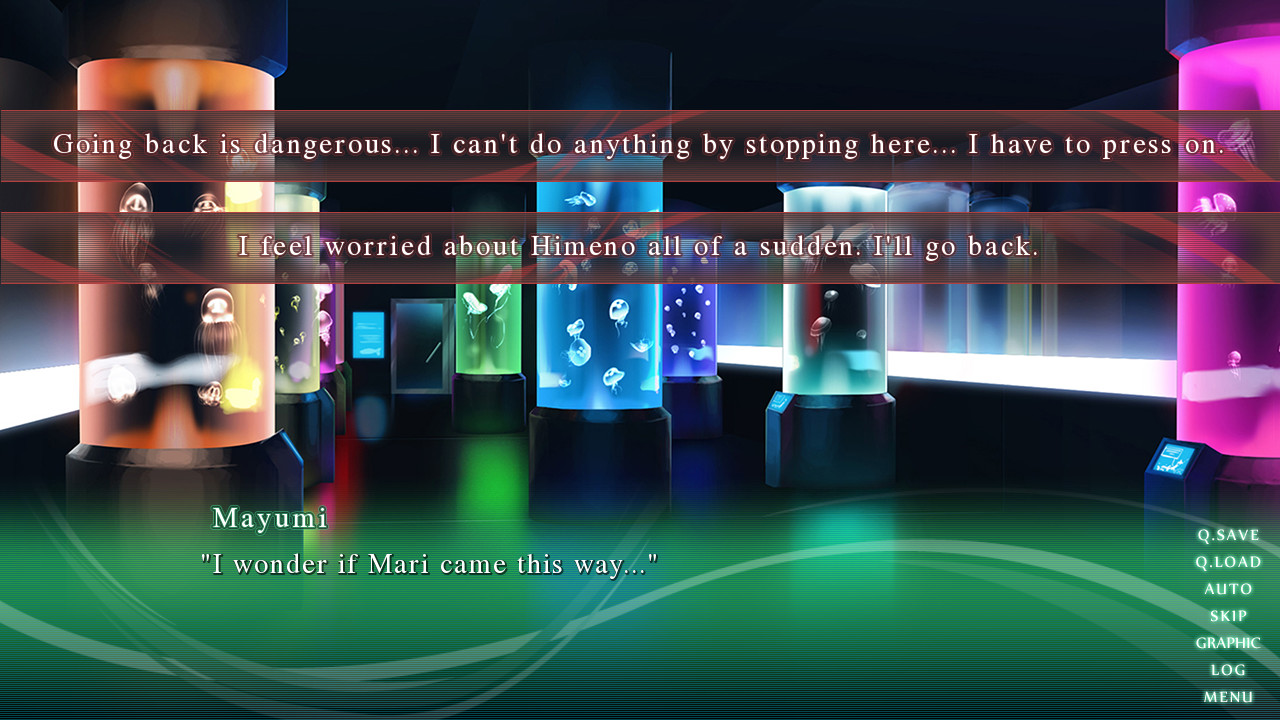The image size is (1280, 720).
Task: Click the Q.SAVE quick save button
Action: coord(1229,535)
